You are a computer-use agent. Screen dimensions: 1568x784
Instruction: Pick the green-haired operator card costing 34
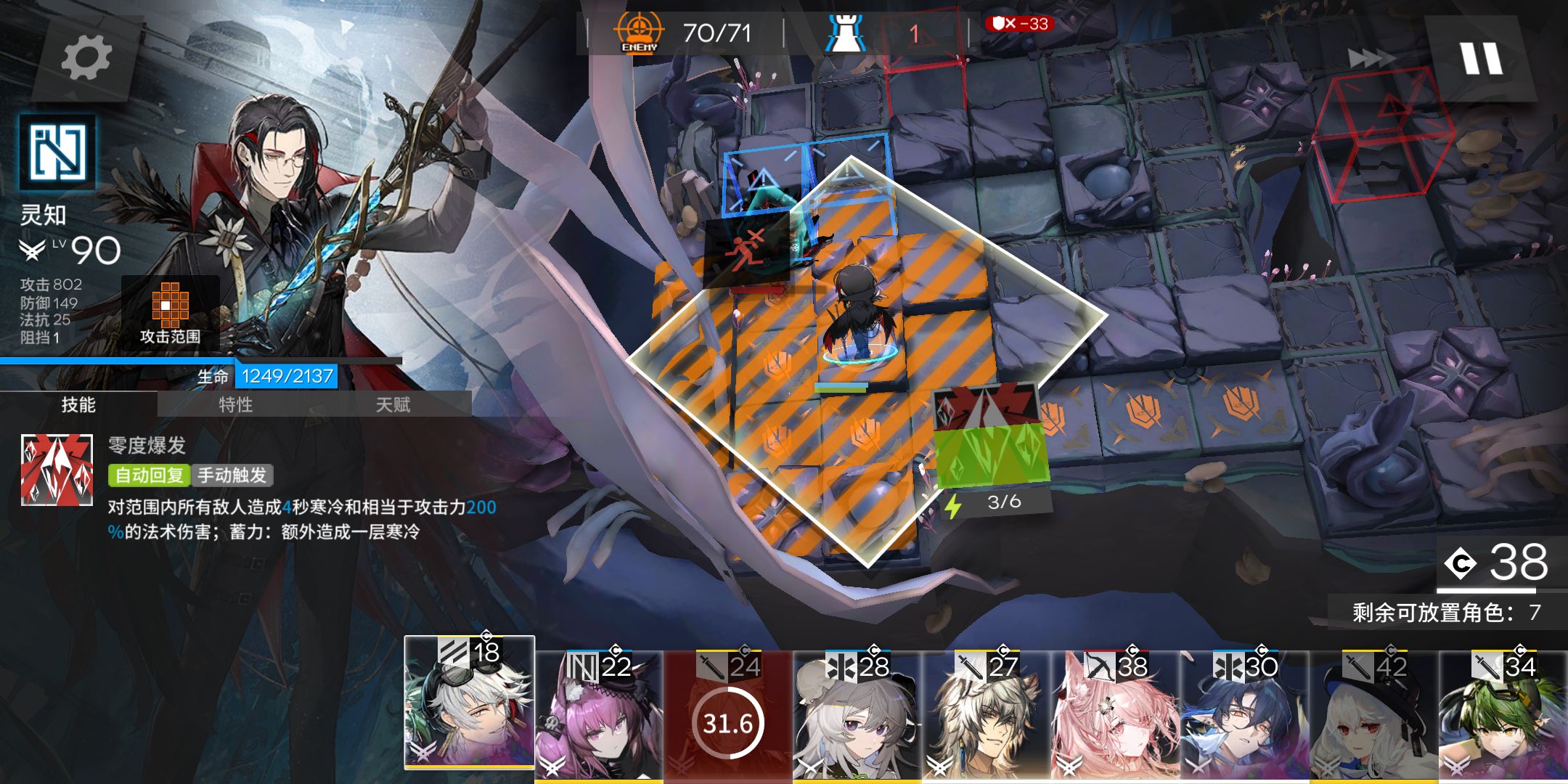[x=1503, y=715]
